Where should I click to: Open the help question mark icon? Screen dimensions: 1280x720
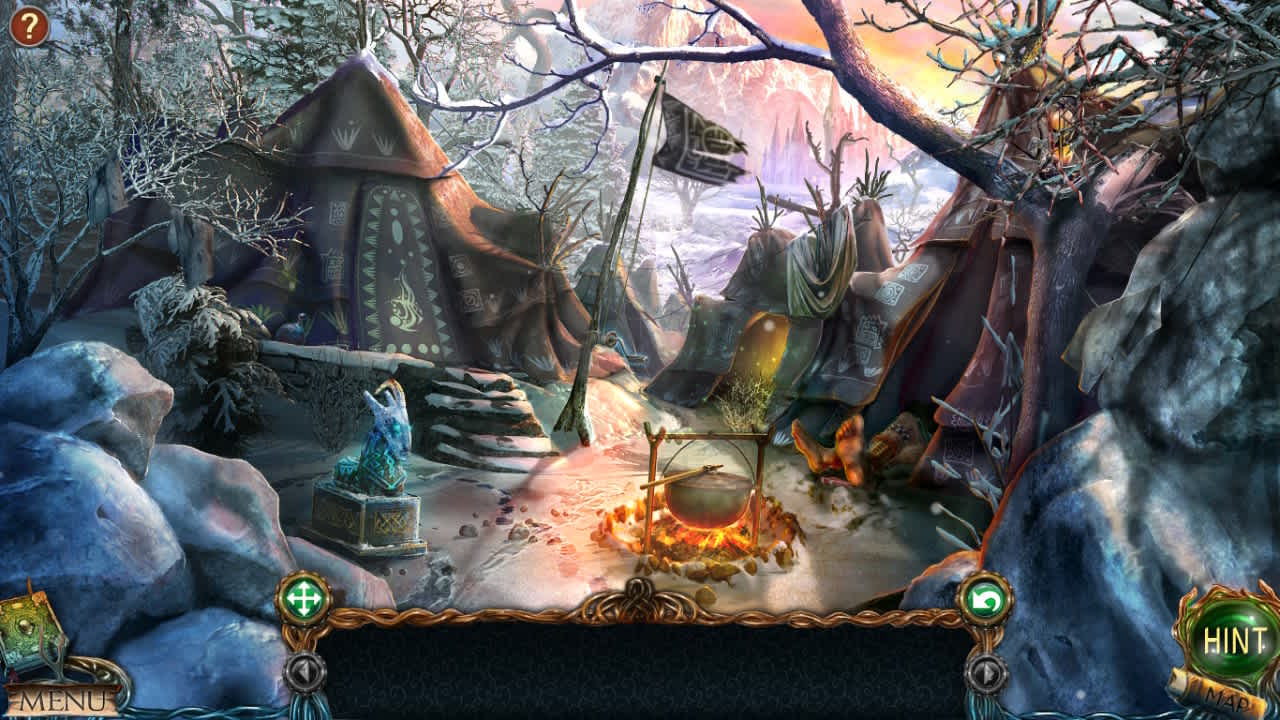[x=27, y=27]
